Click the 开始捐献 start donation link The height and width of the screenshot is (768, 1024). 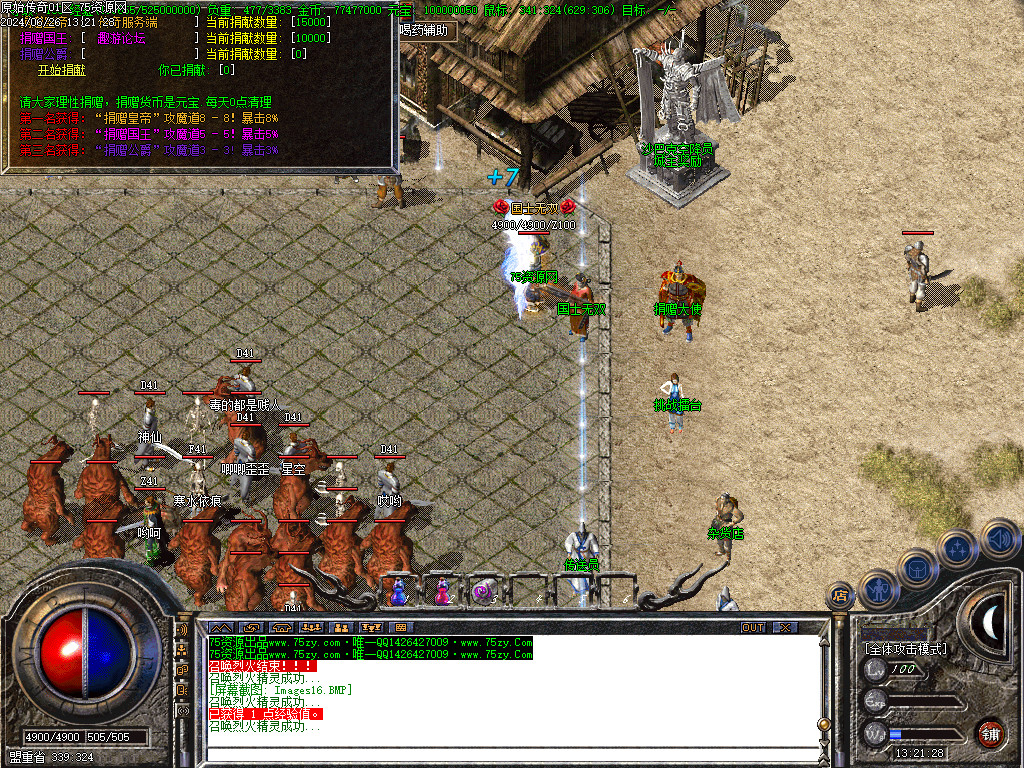[x=62, y=70]
